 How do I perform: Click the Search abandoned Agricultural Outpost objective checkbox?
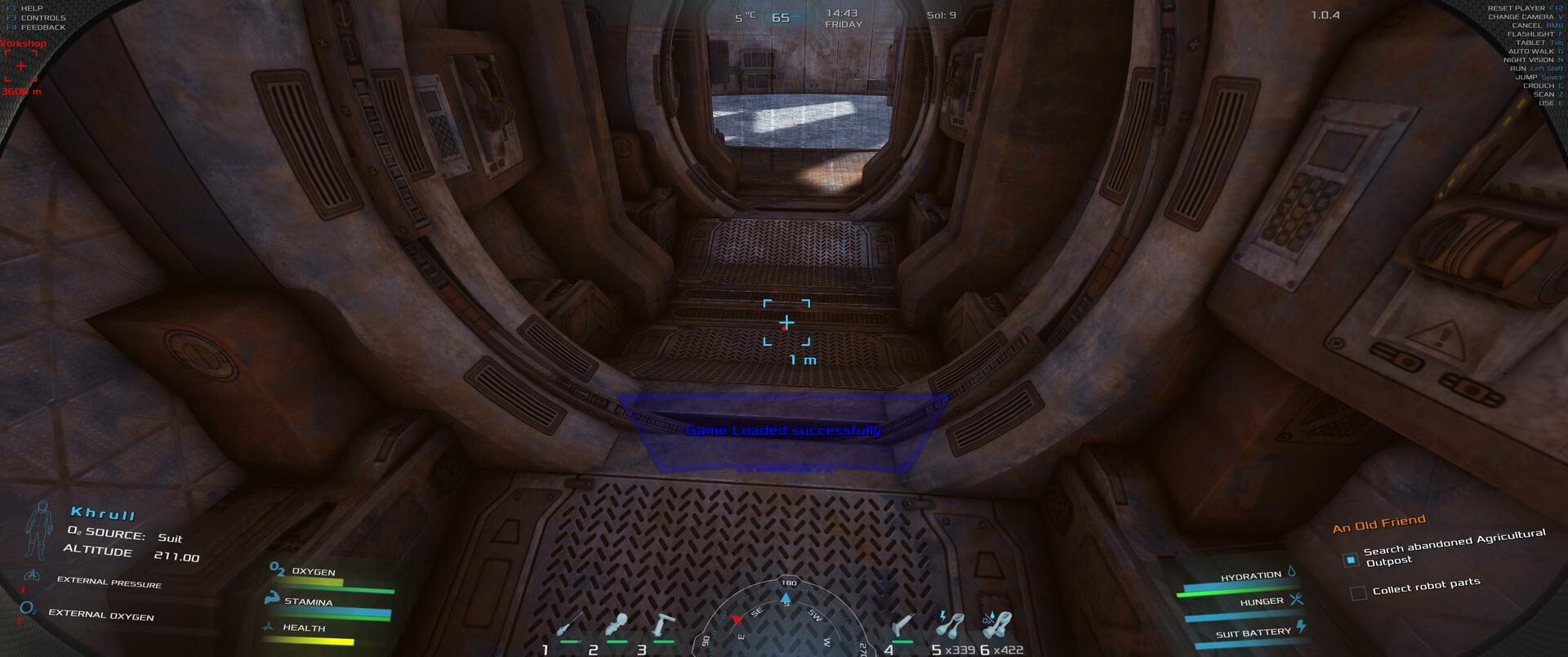coord(1351,560)
